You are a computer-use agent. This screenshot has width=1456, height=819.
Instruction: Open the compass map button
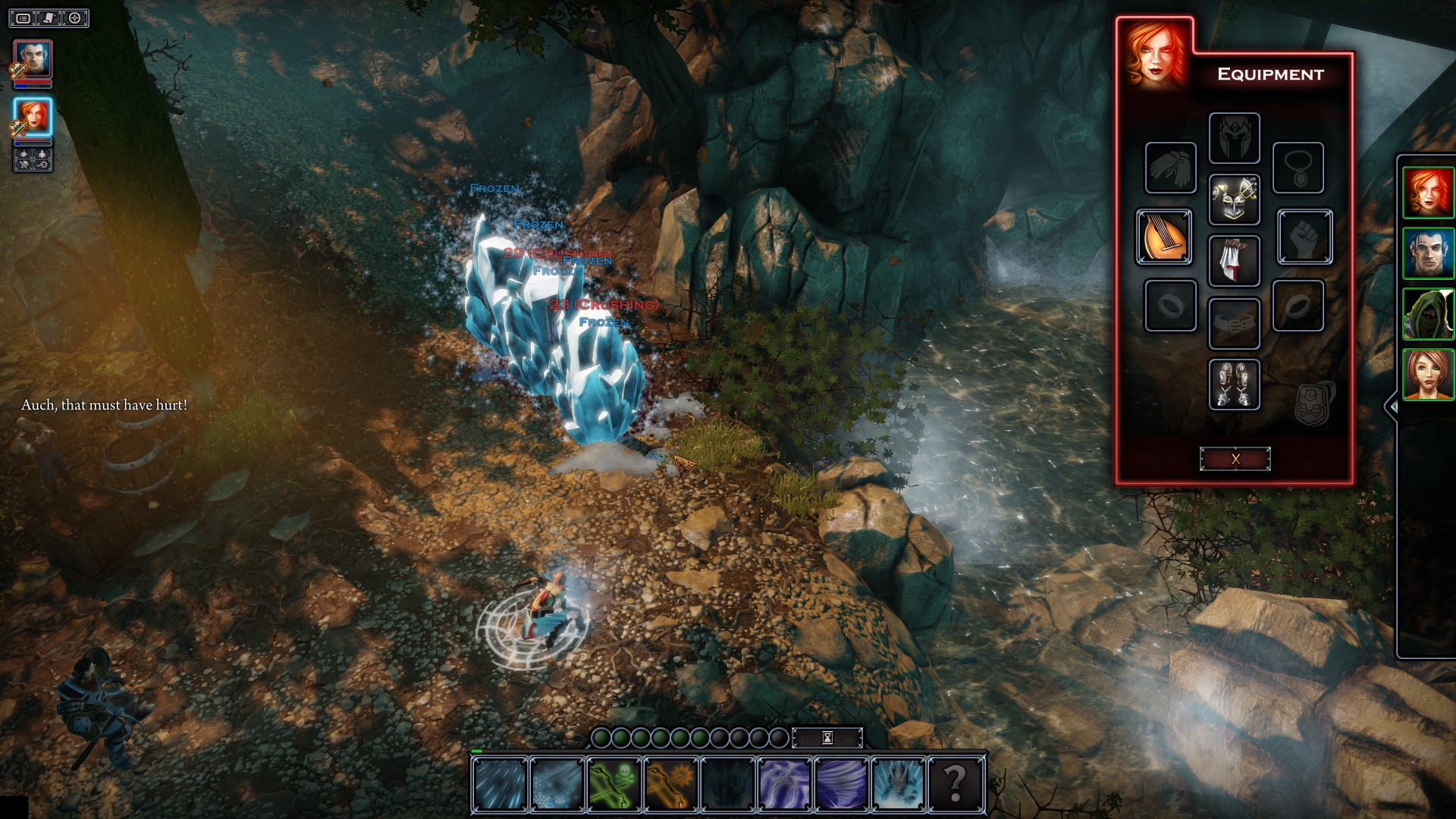pos(75,17)
